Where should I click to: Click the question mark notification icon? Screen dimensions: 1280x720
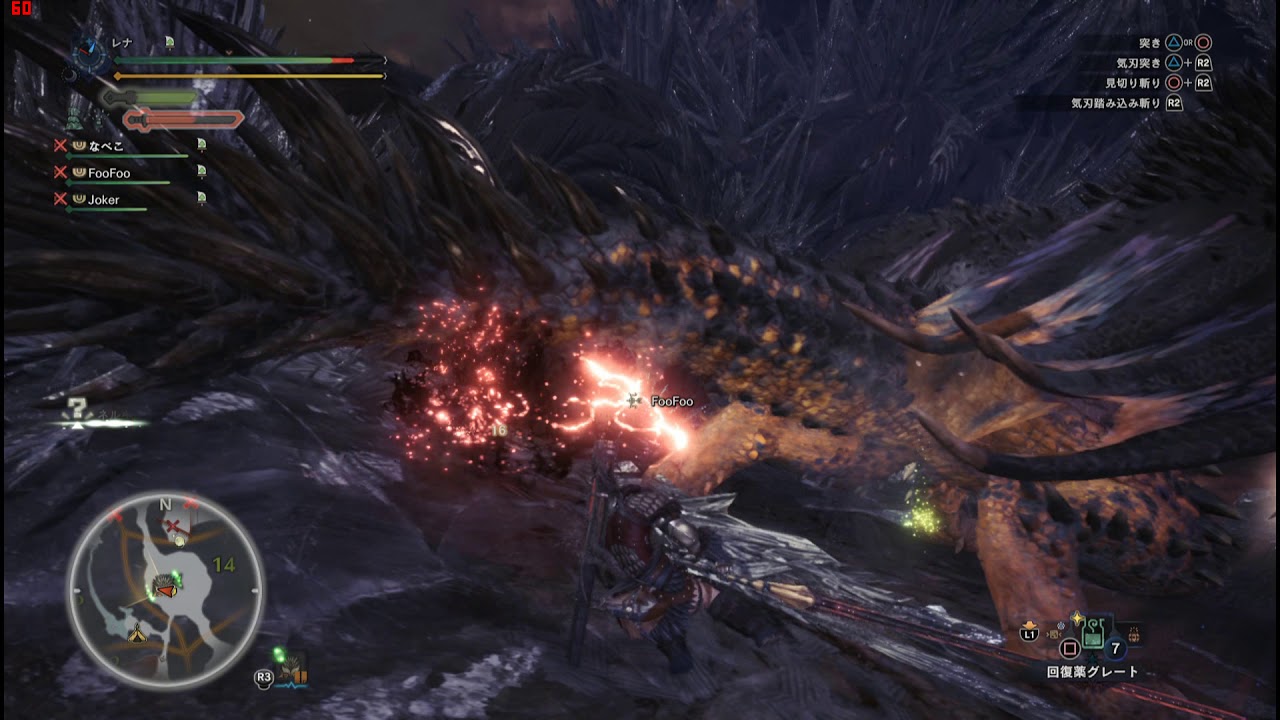click(75, 409)
